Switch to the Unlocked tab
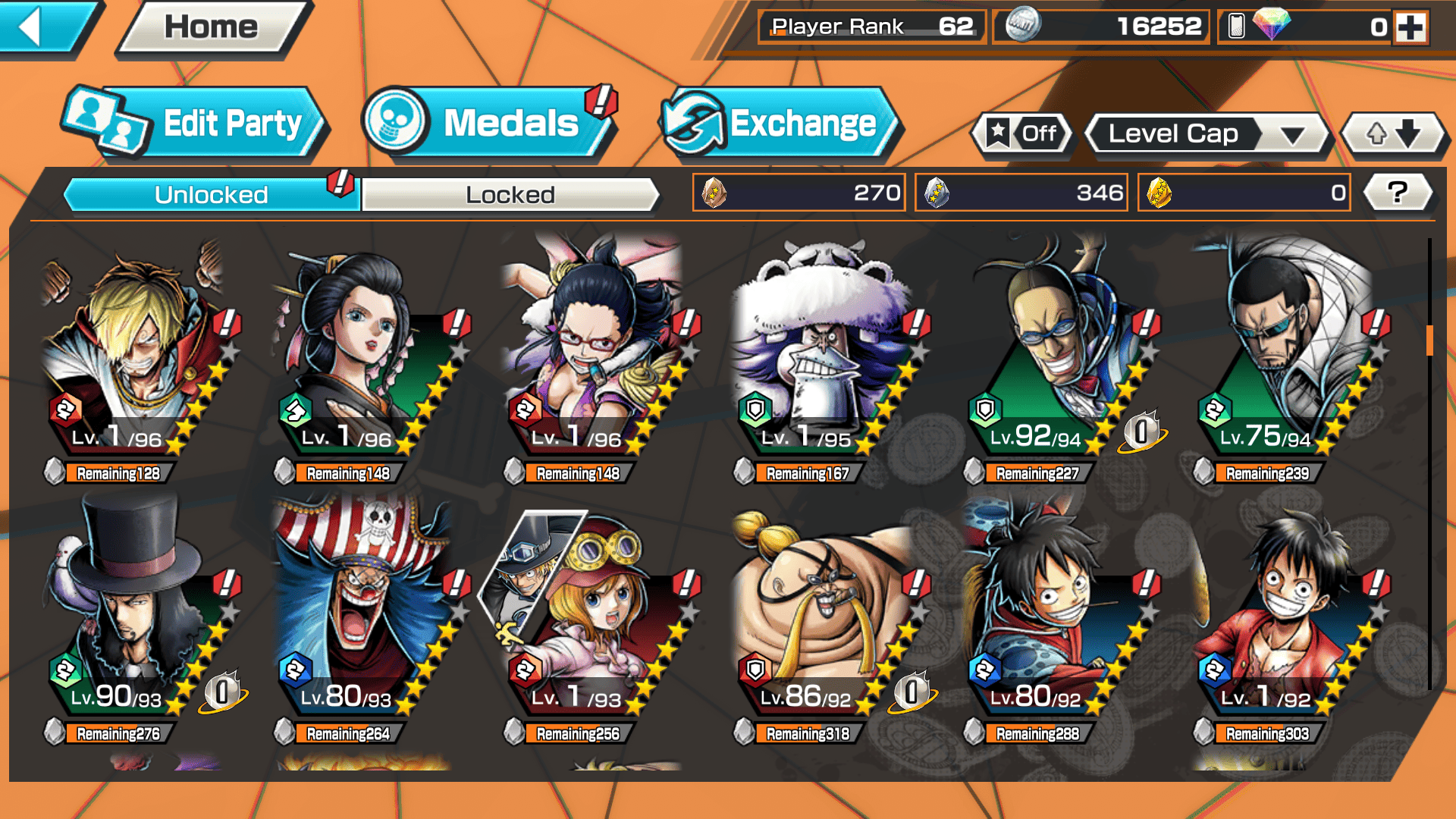Image resolution: width=1456 pixels, height=819 pixels. (x=211, y=195)
